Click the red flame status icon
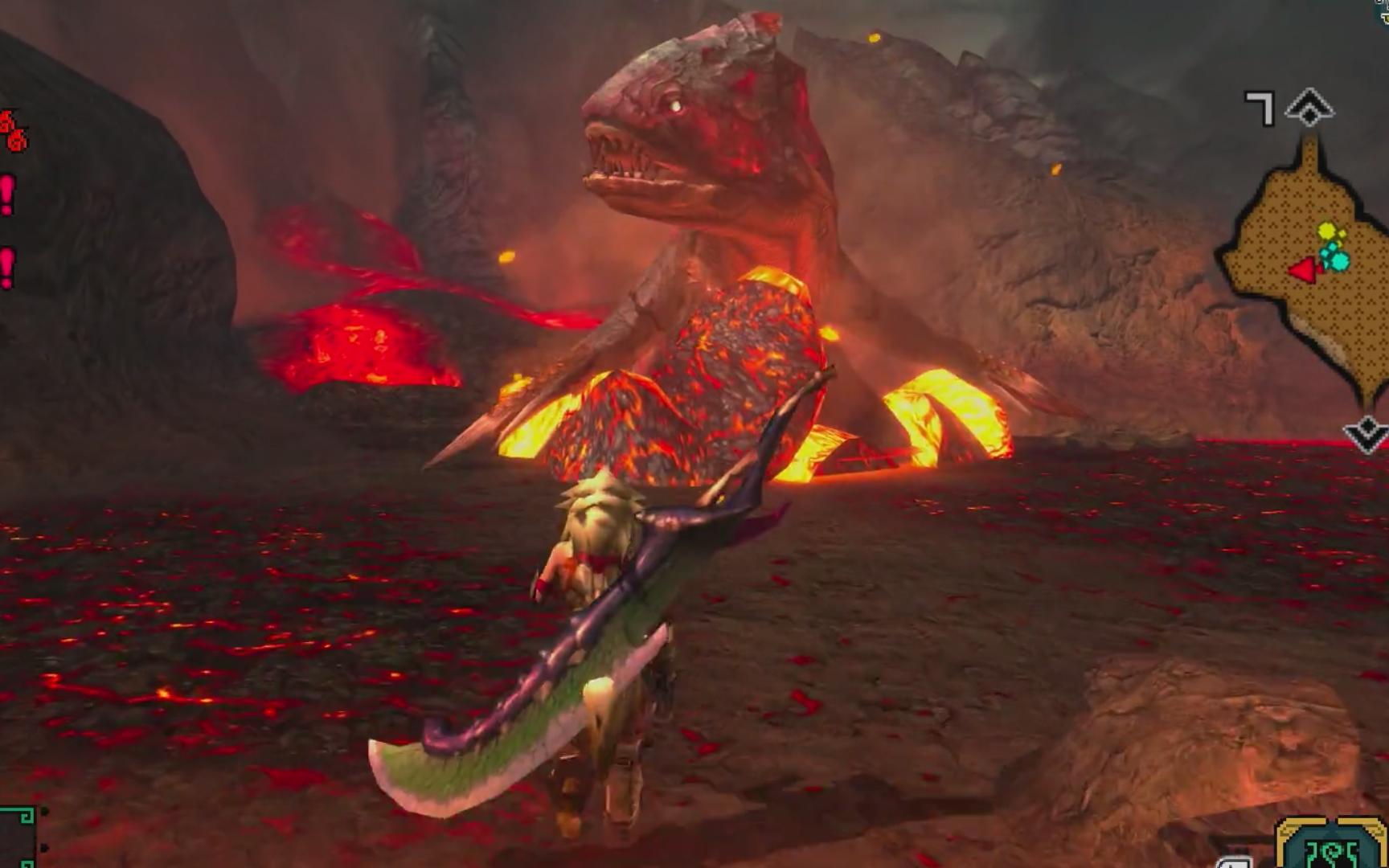This screenshot has width=1389, height=868. (x=13, y=132)
